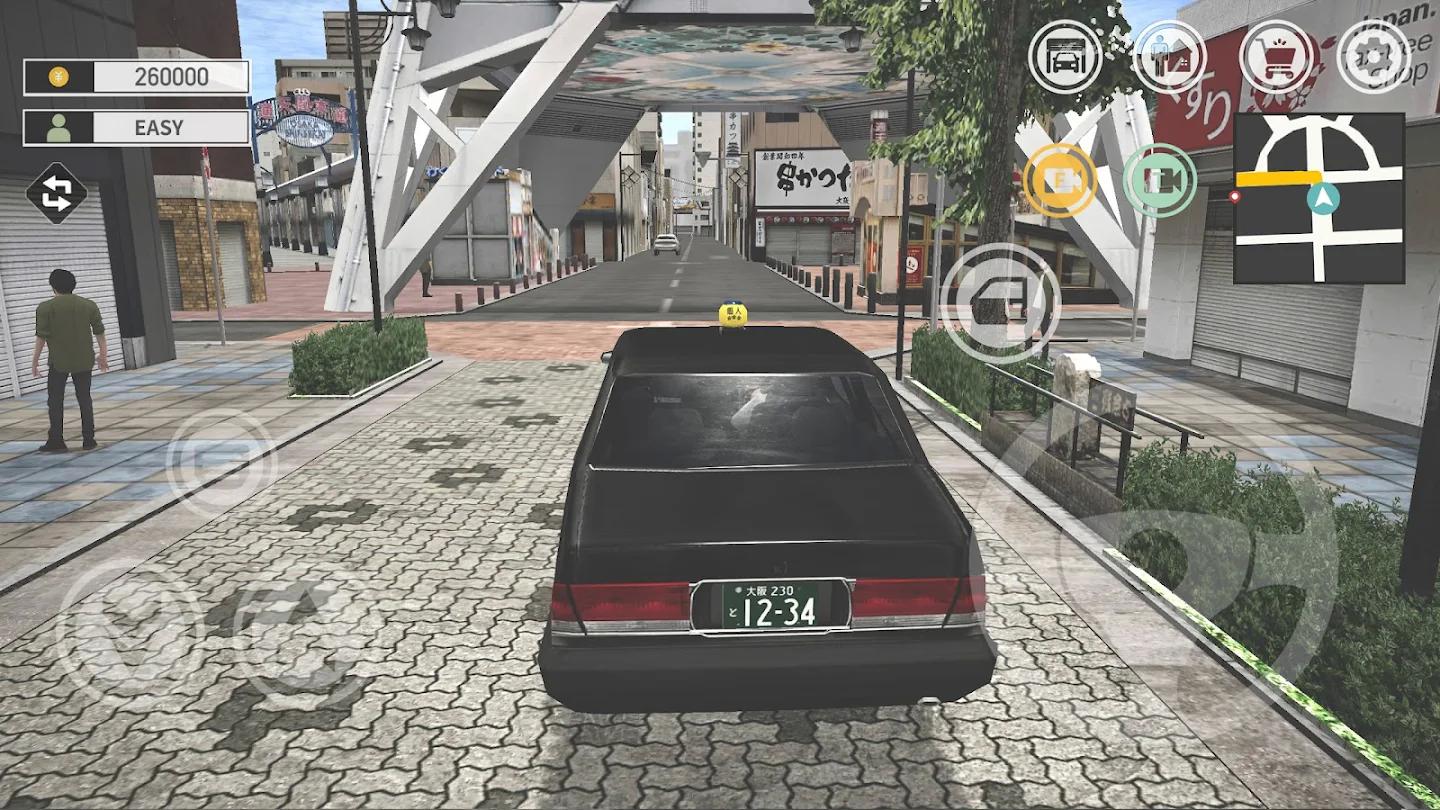The height and width of the screenshot is (810, 1440).
Task: Toggle the yellow E camera view
Action: point(1062,182)
